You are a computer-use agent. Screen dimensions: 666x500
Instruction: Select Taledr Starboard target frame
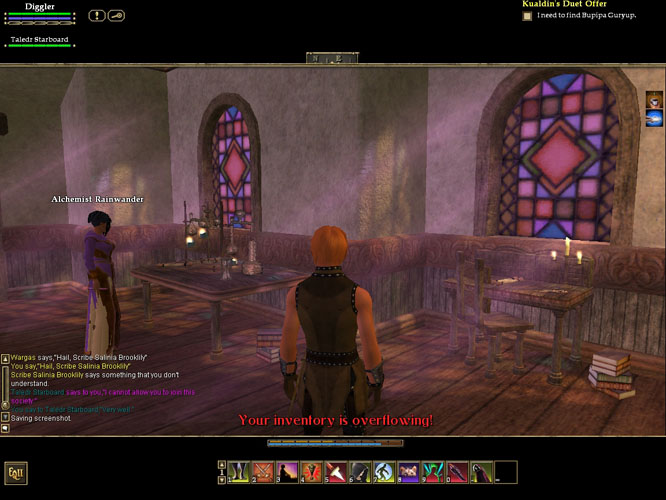40,41
